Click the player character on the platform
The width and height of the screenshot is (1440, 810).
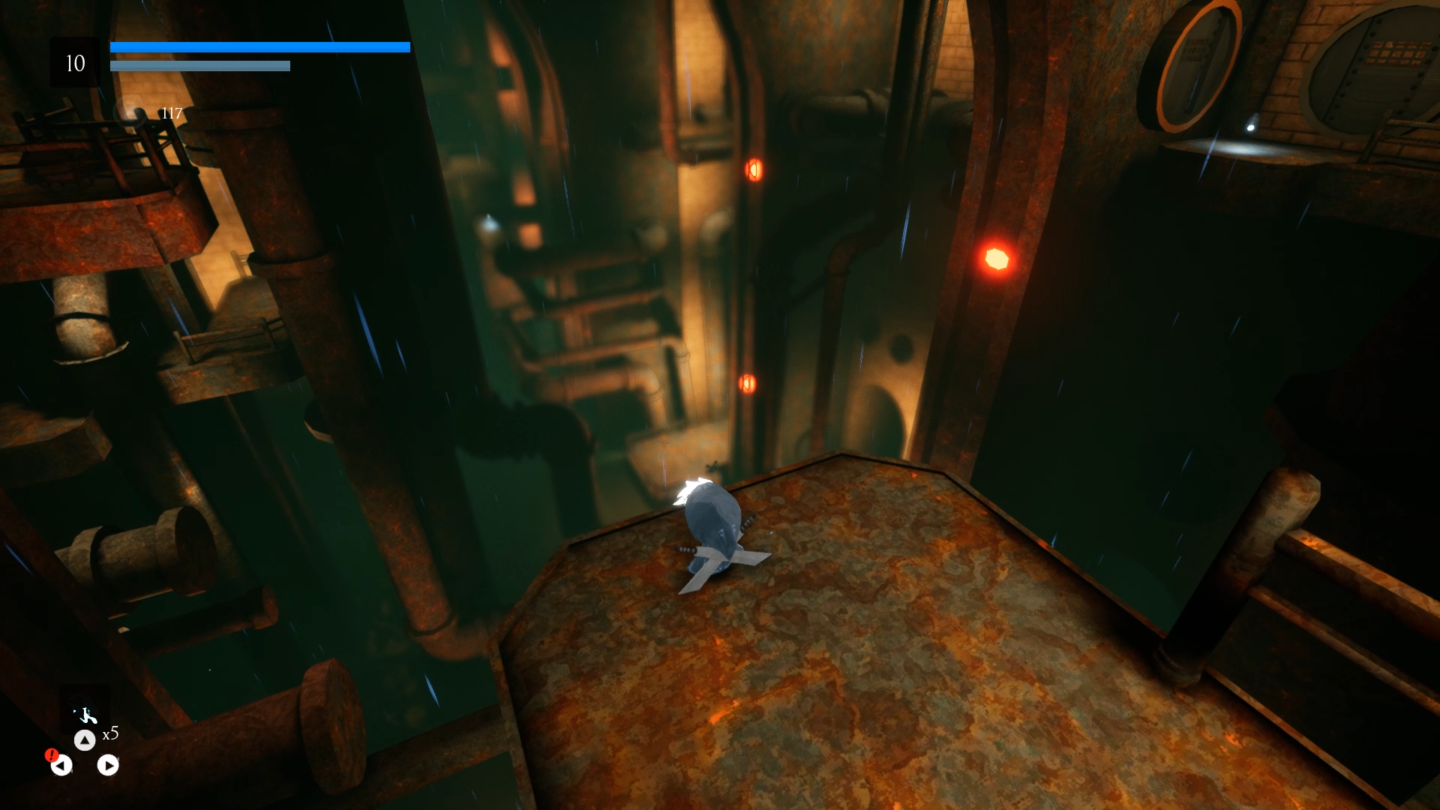tap(714, 530)
